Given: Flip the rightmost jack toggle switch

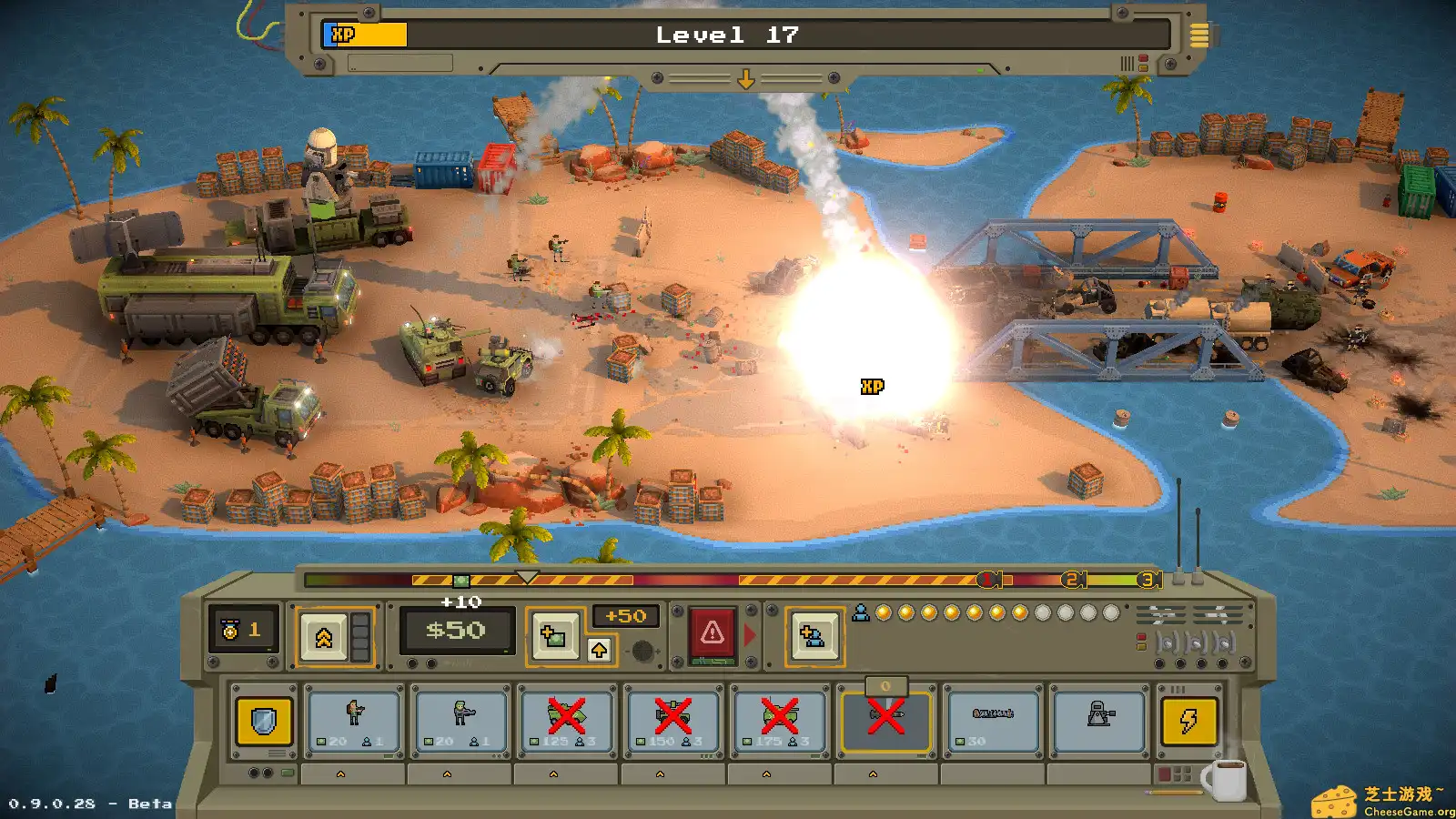Looking at the screenshot, I should click(x=1224, y=641).
